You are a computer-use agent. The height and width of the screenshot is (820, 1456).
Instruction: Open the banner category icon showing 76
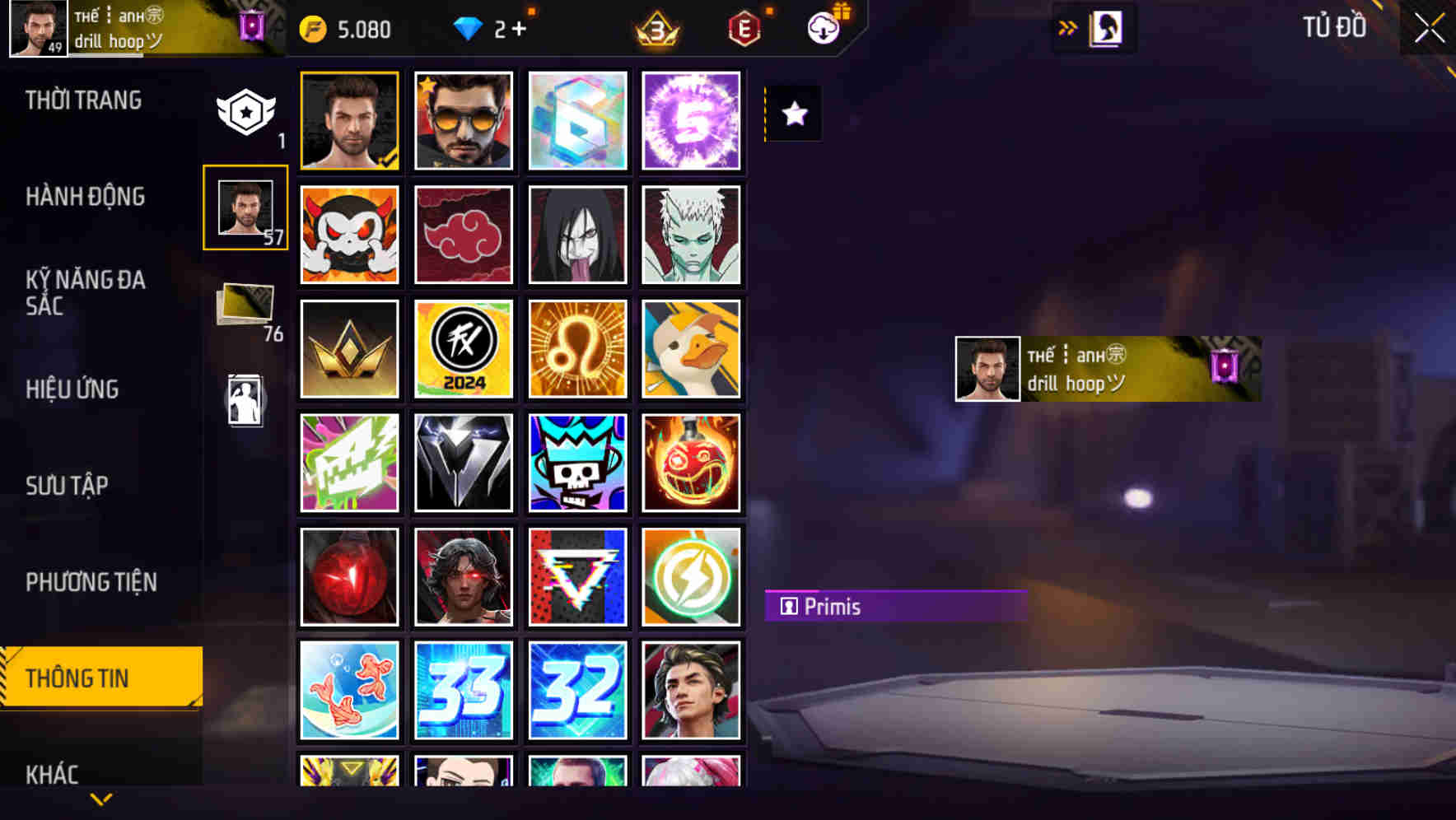click(x=247, y=309)
